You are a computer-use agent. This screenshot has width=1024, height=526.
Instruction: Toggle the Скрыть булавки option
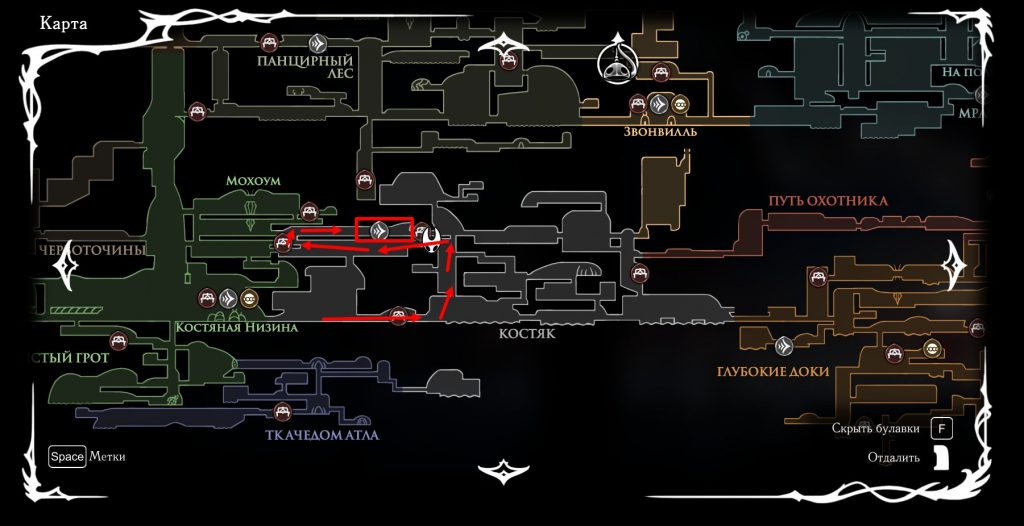pos(939,429)
